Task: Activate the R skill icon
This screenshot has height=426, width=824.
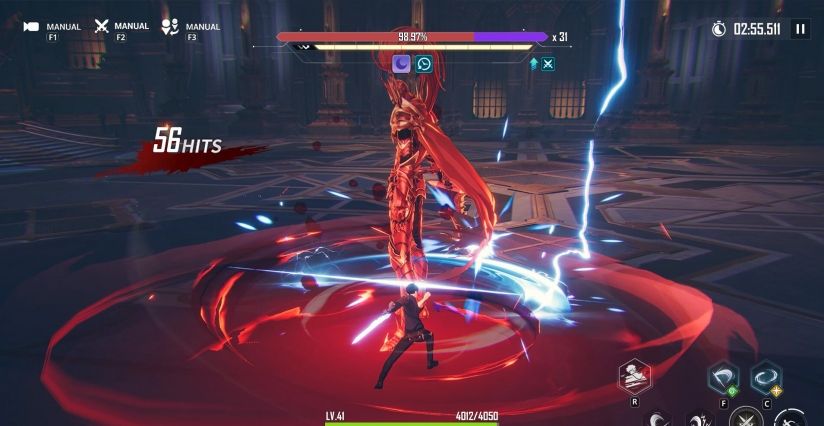Action: pyautogui.click(x=635, y=376)
